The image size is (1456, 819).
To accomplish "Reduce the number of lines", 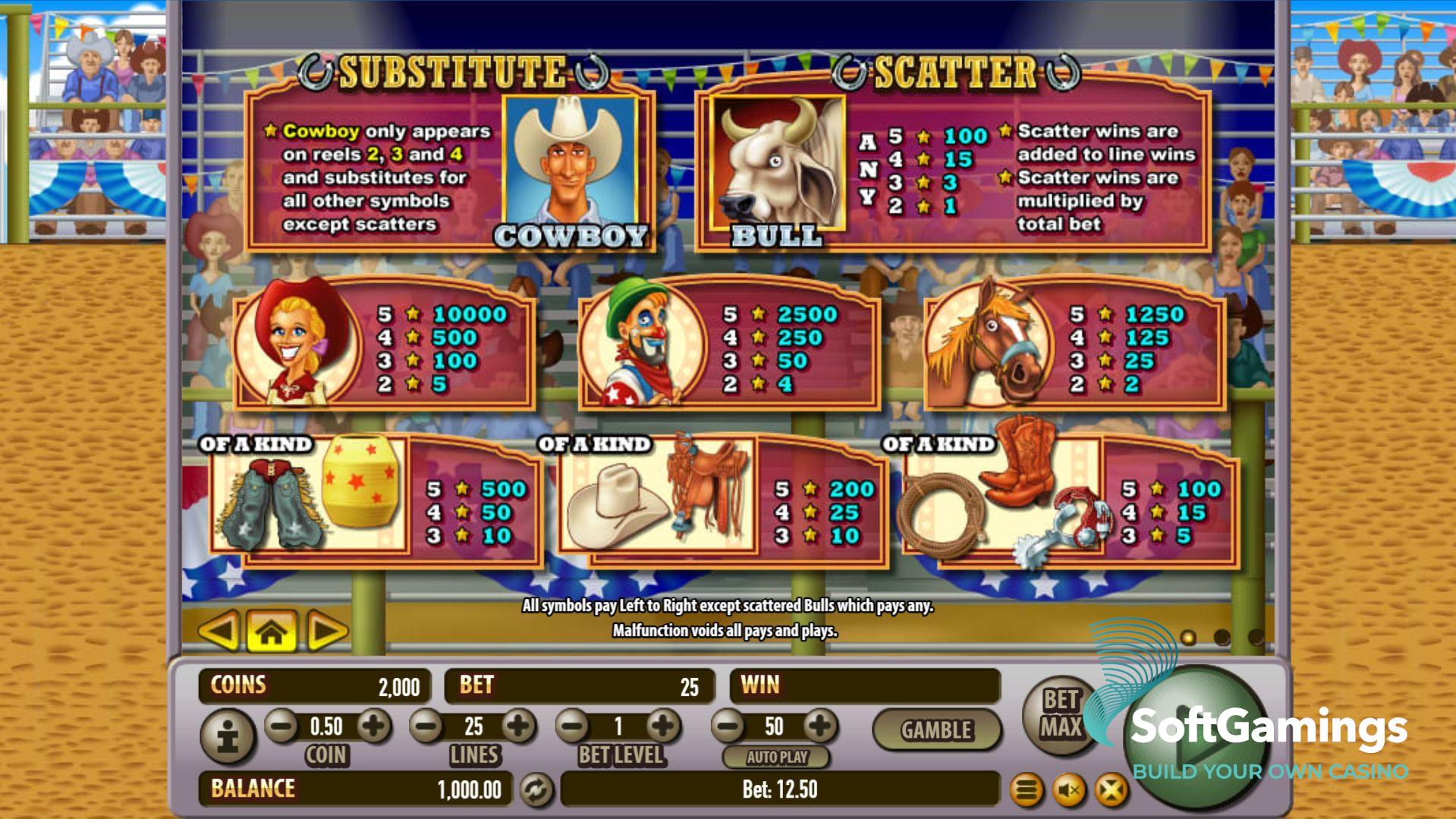I will coord(427,726).
